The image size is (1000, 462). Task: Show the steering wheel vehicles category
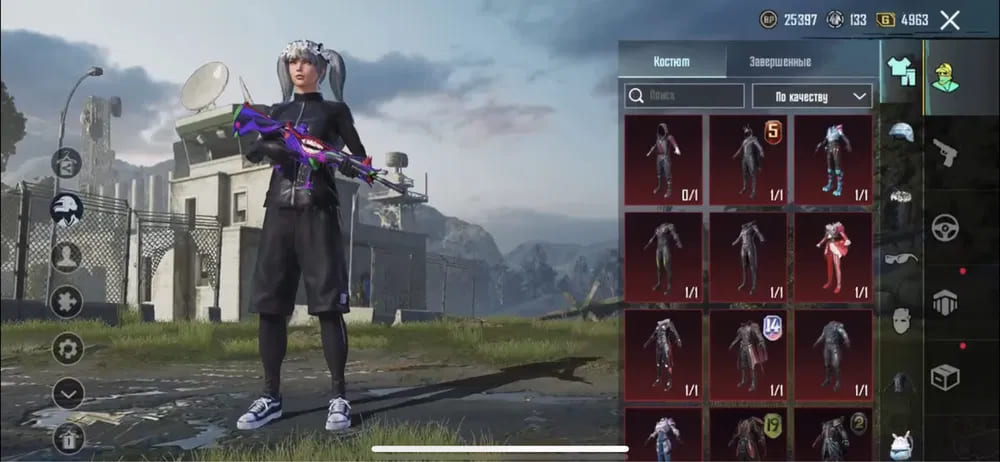click(x=946, y=227)
